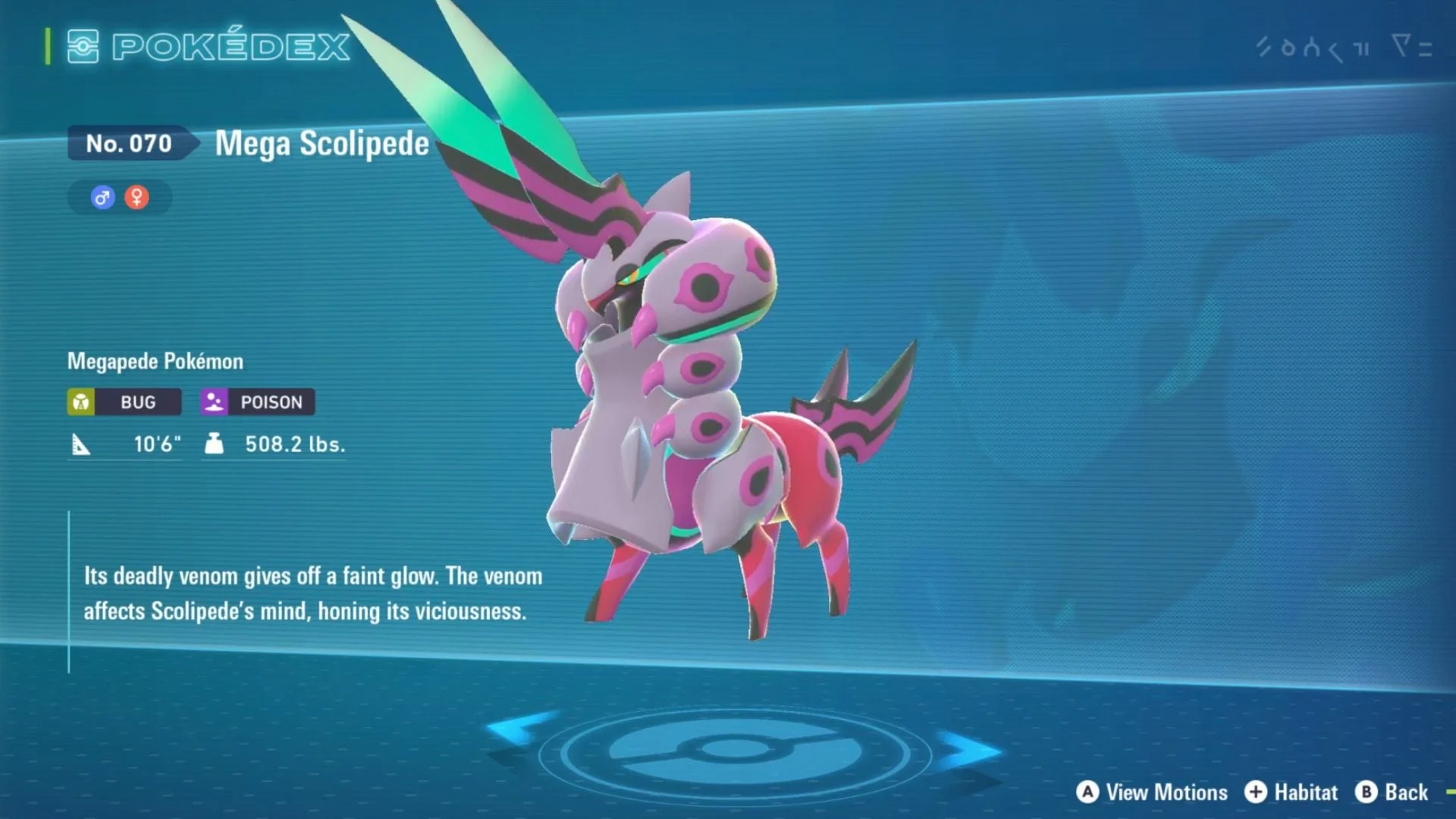Click the weight scale icon

pos(215,444)
